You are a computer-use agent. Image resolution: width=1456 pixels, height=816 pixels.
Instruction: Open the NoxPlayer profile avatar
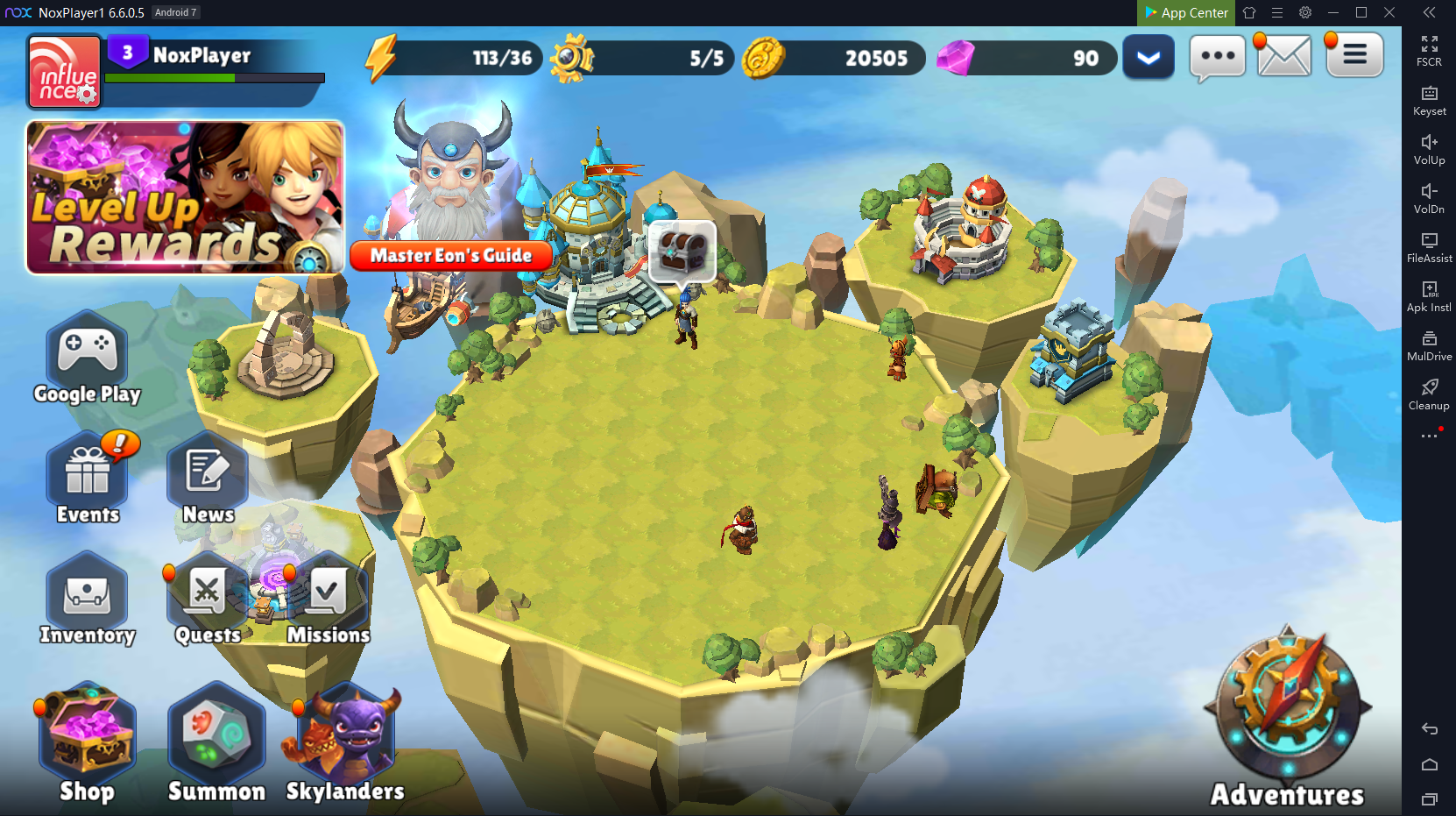[64, 72]
